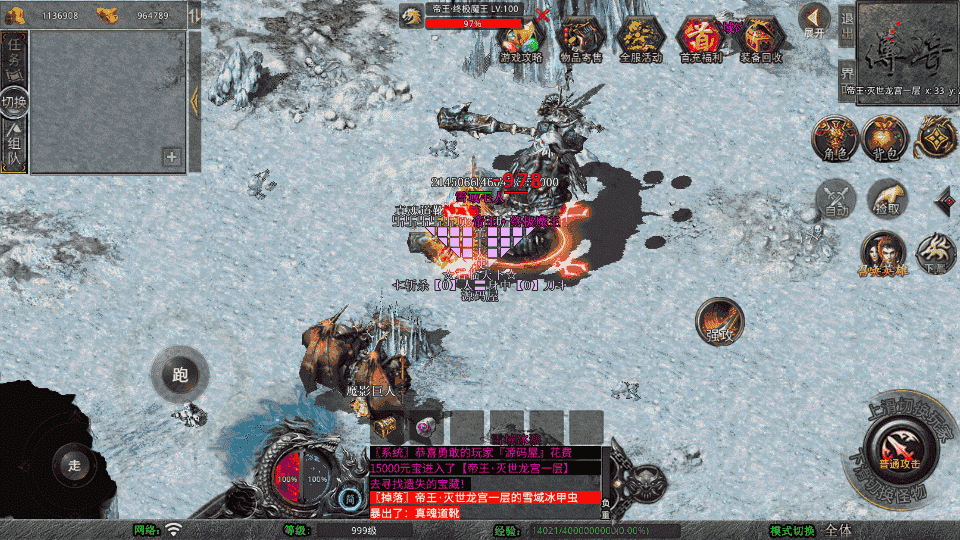
Task: Open the 角色 character sheet
Action: (x=835, y=138)
